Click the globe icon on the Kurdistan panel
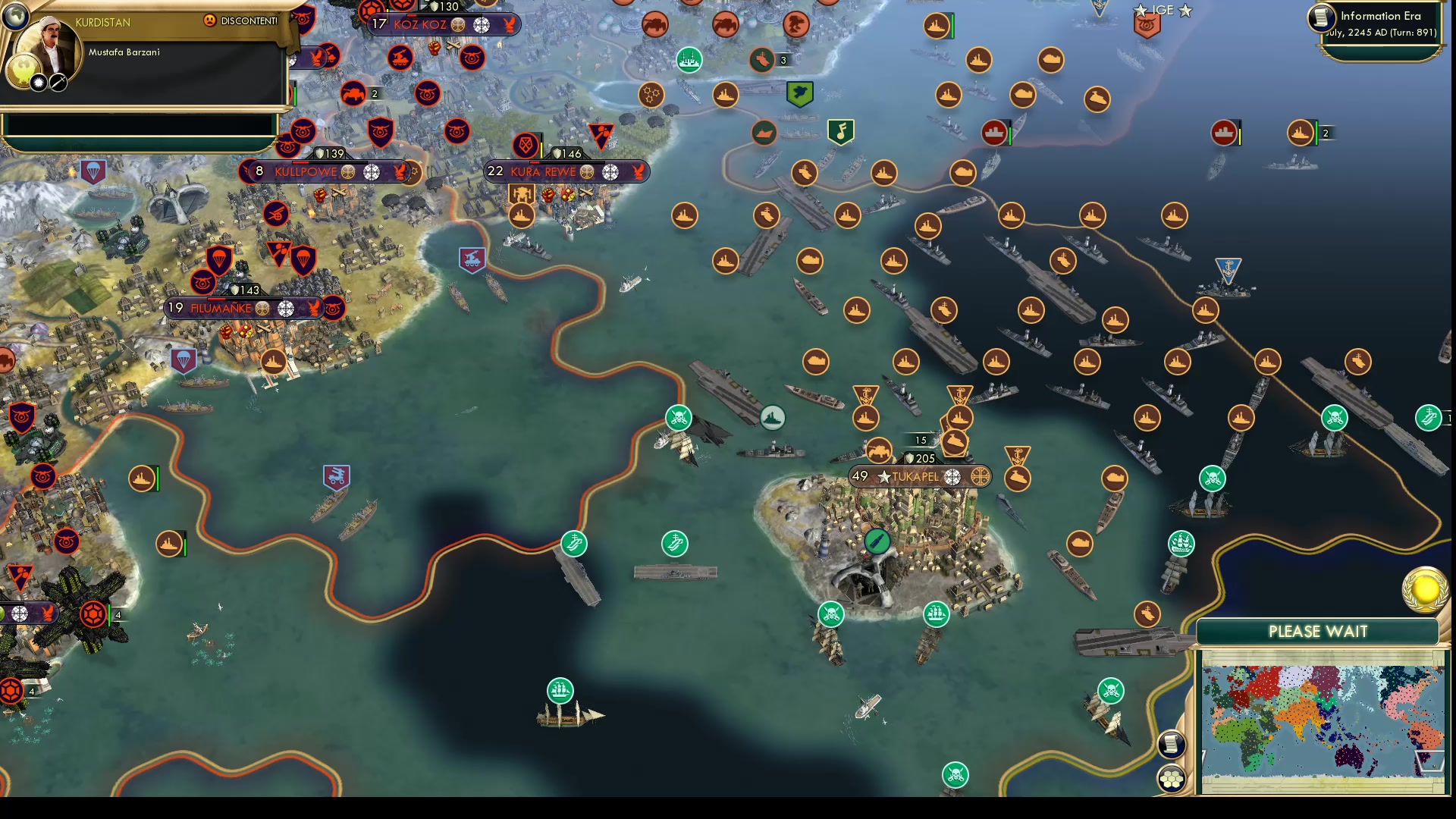Image resolution: width=1456 pixels, height=819 pixels. (15, 16)
